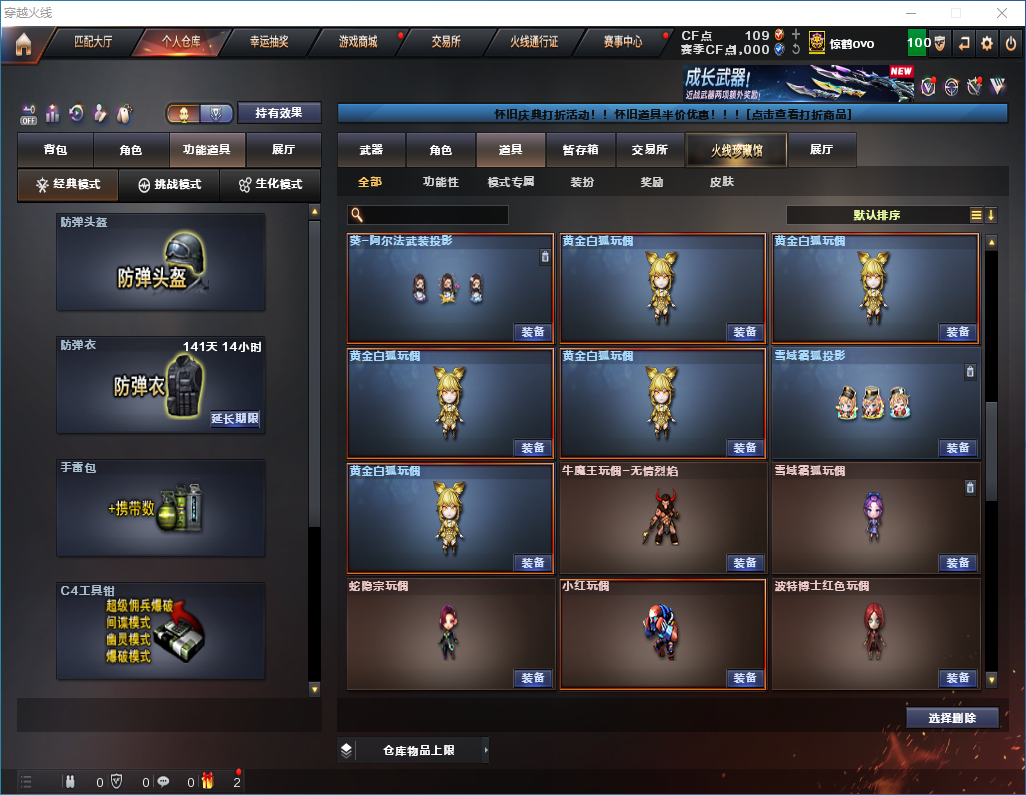Choose the 生化模式 biochemical mode tab
The image size is (1026, 795).
(x=269, y=185)
